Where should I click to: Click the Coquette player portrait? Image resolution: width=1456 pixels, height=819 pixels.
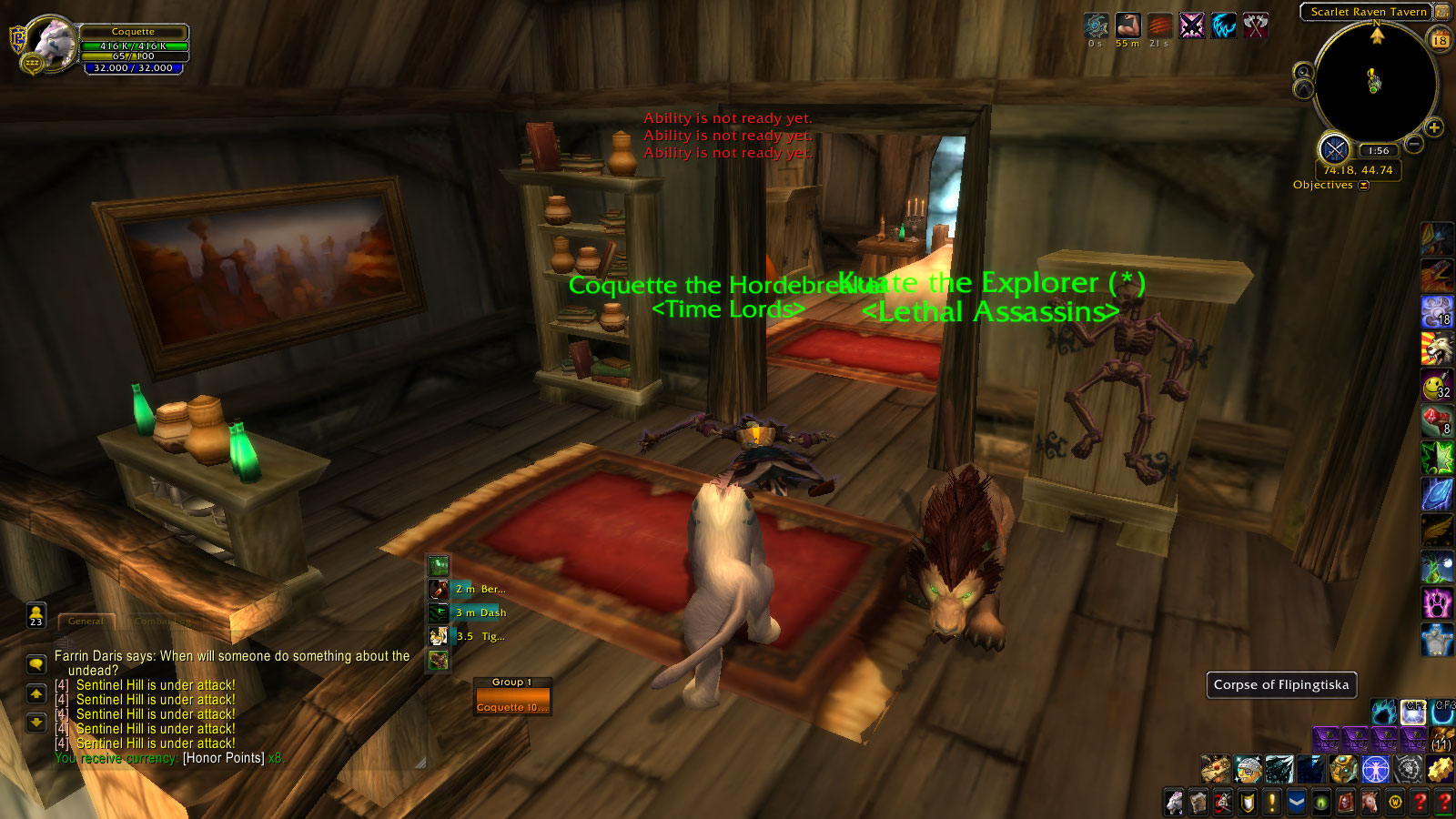click(51, 43)
